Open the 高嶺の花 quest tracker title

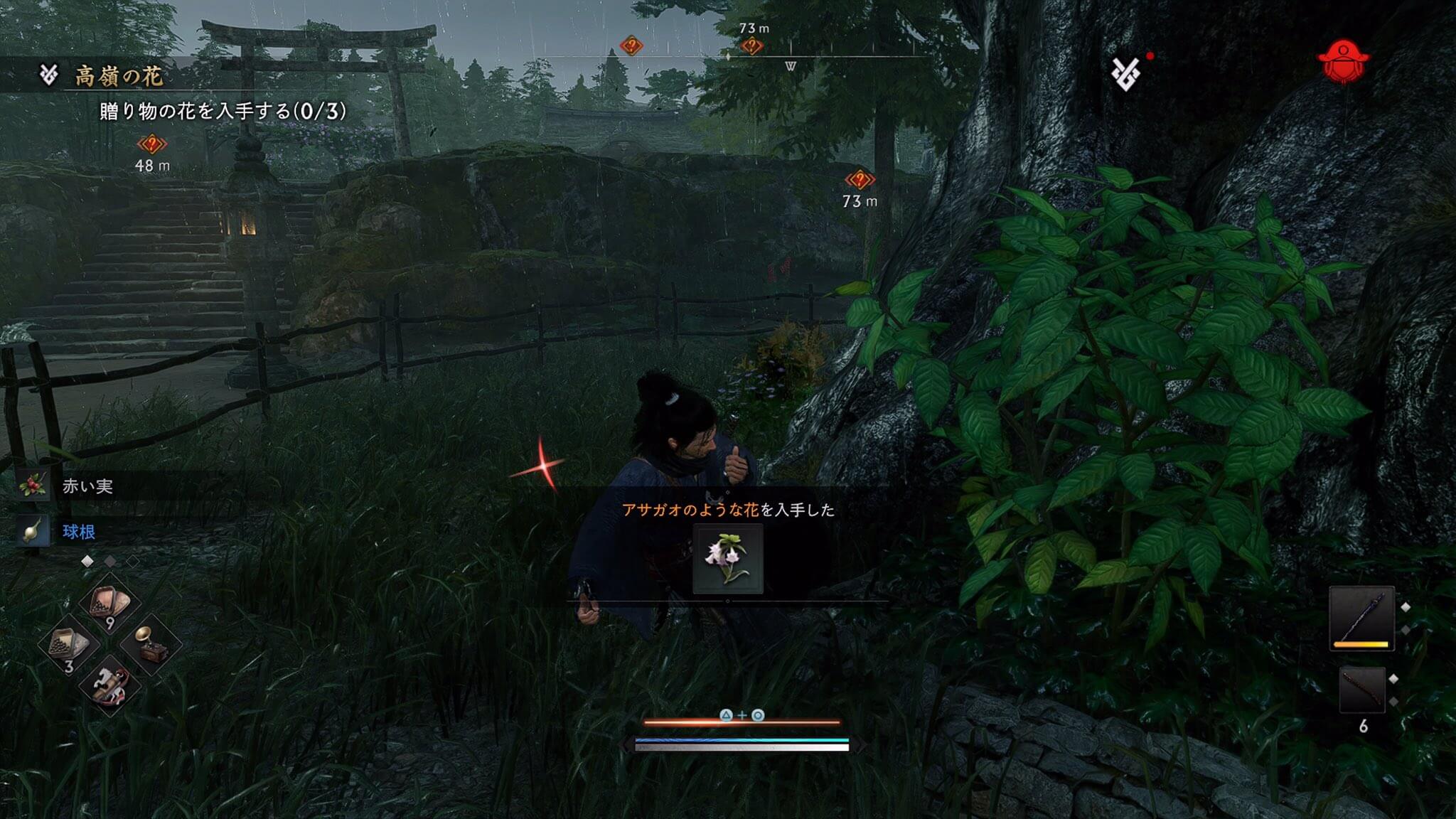coord(118,76)
